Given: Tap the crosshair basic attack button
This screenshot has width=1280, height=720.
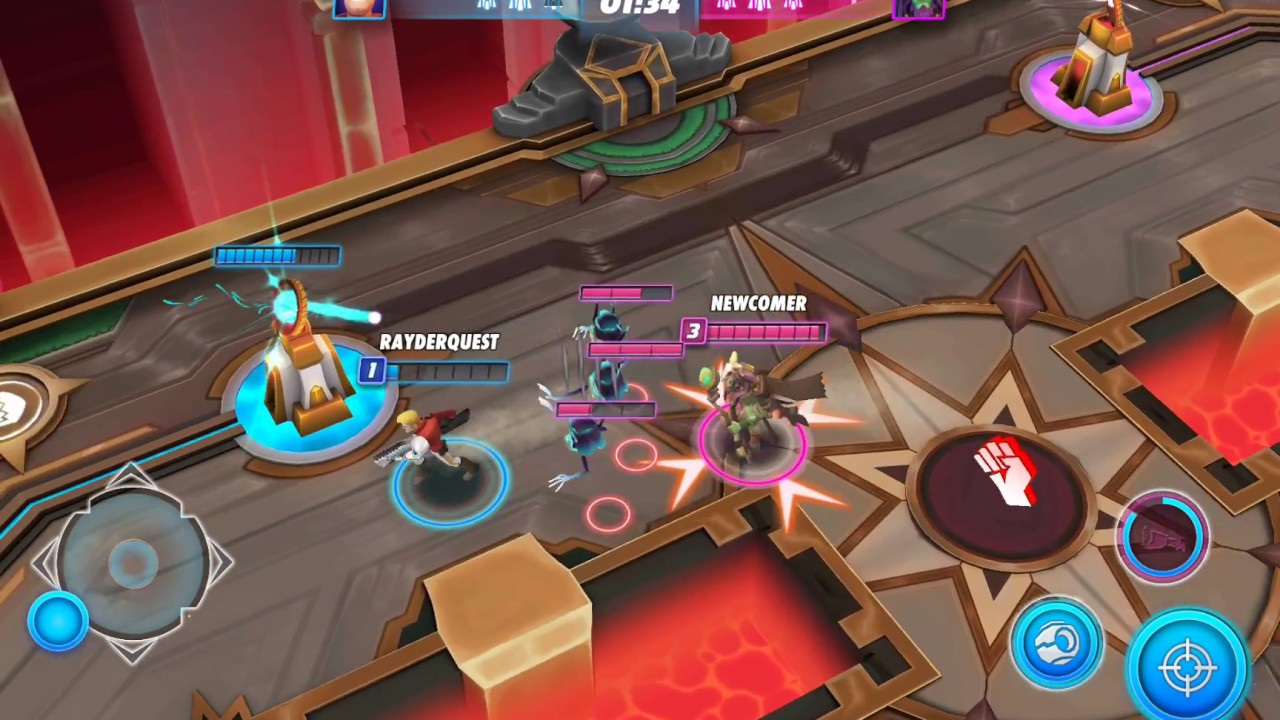Looking at the screenshot, I should 1189,665.
